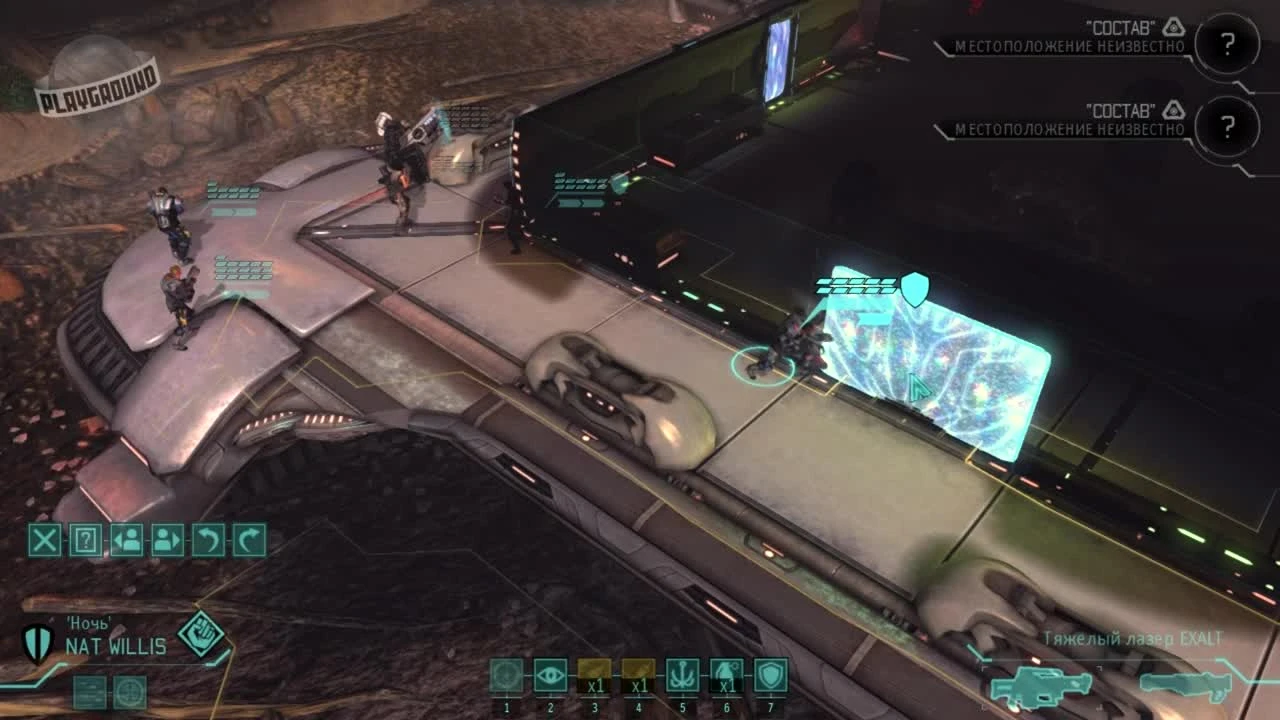This screenshot has width=1280, height=720.
Task: Cancel the current action with the X icon
Action: point(42,543)
